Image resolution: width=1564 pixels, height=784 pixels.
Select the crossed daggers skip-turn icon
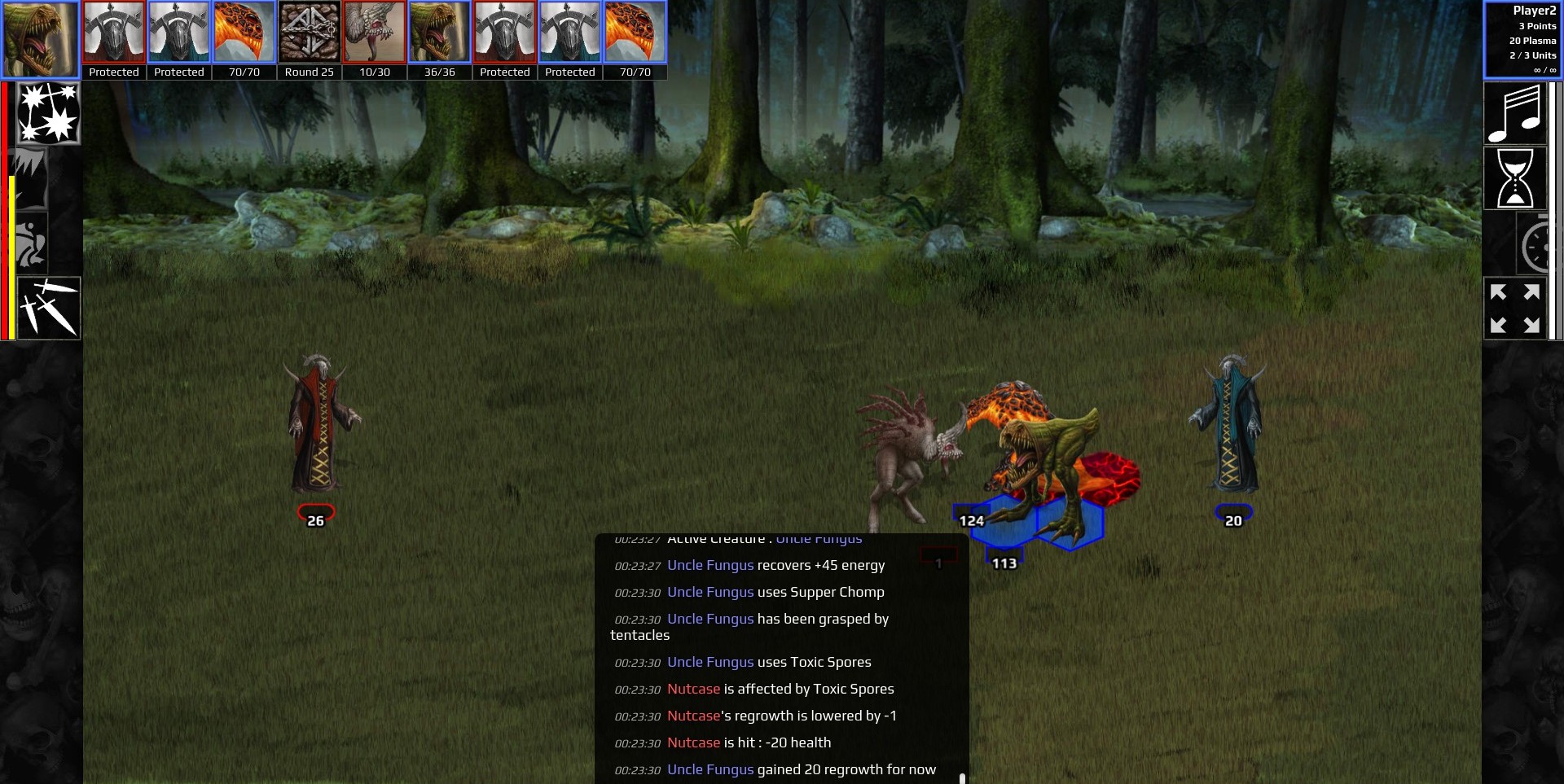click(48, 308)
